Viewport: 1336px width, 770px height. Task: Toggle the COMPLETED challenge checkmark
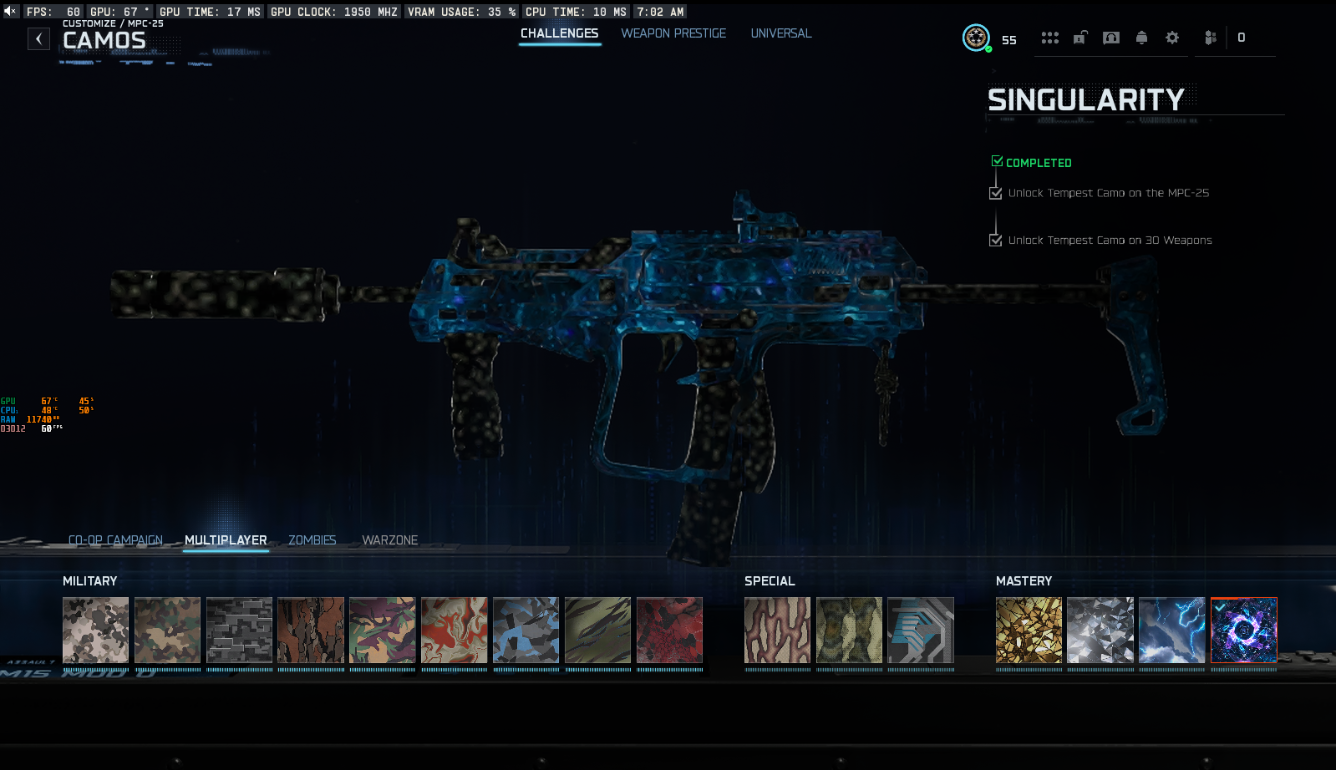[x=997, y=160]
